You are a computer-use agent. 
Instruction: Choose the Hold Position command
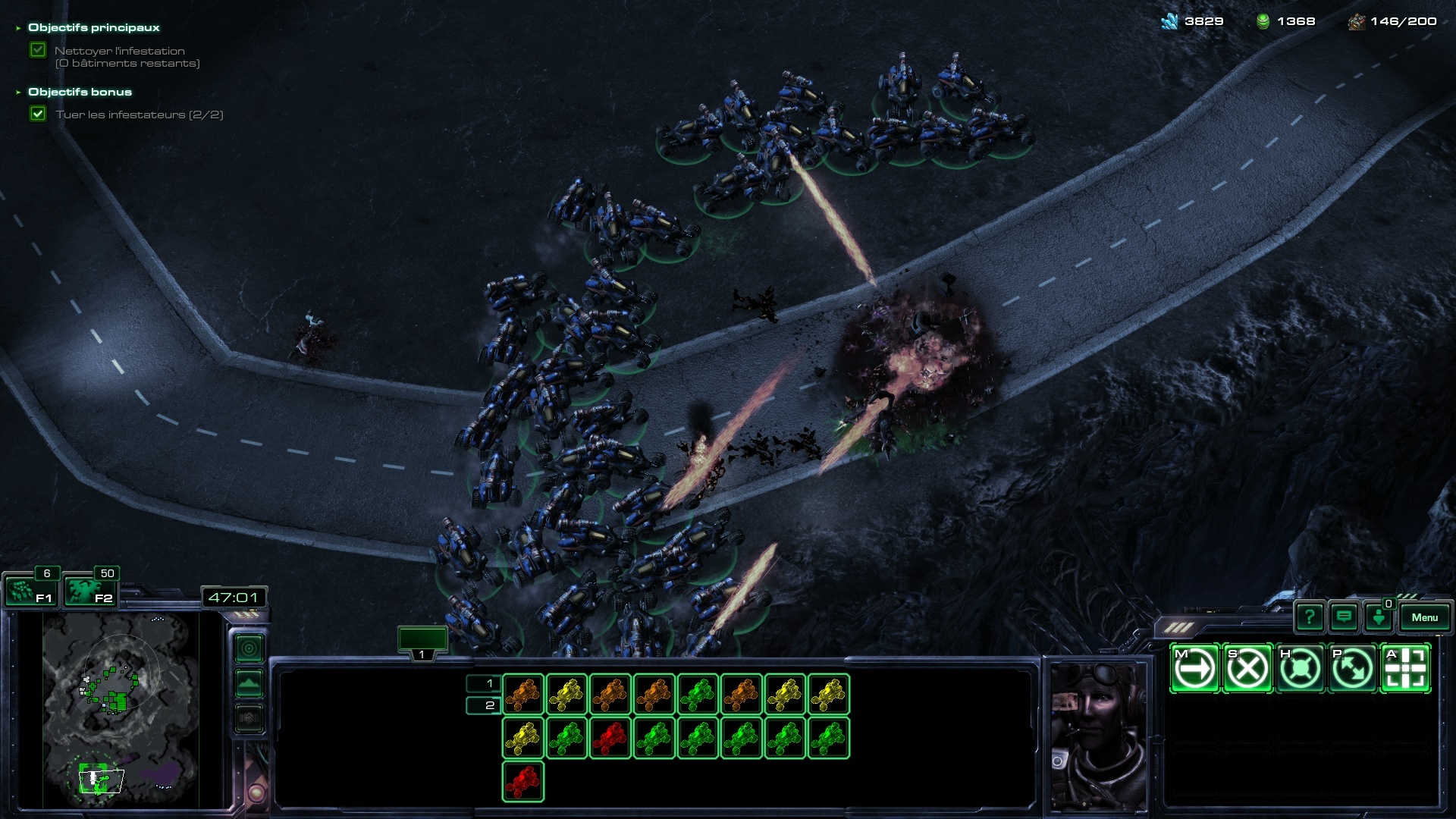coord(1300,668)
